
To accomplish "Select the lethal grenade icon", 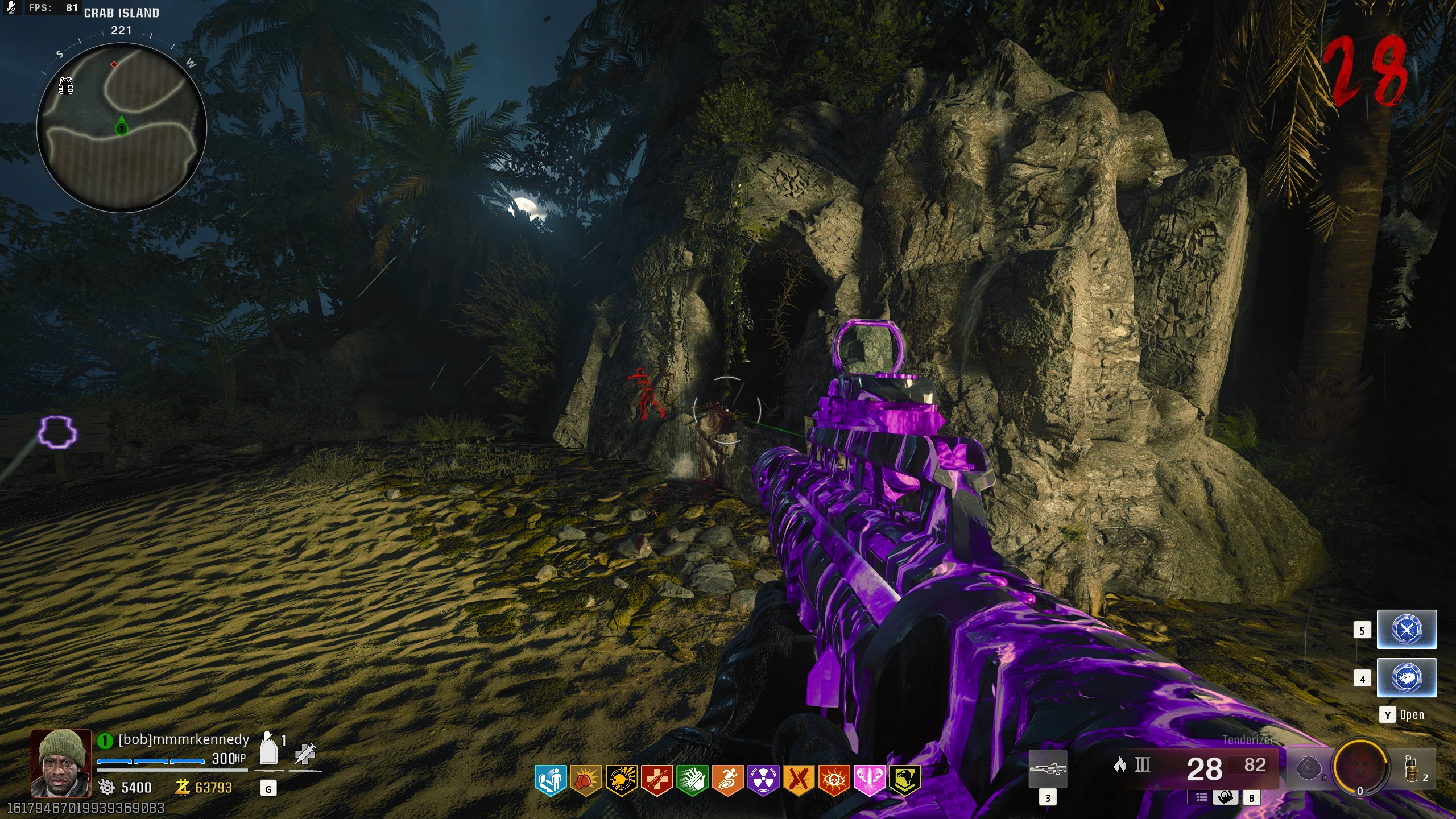I will click(1411, 768).
